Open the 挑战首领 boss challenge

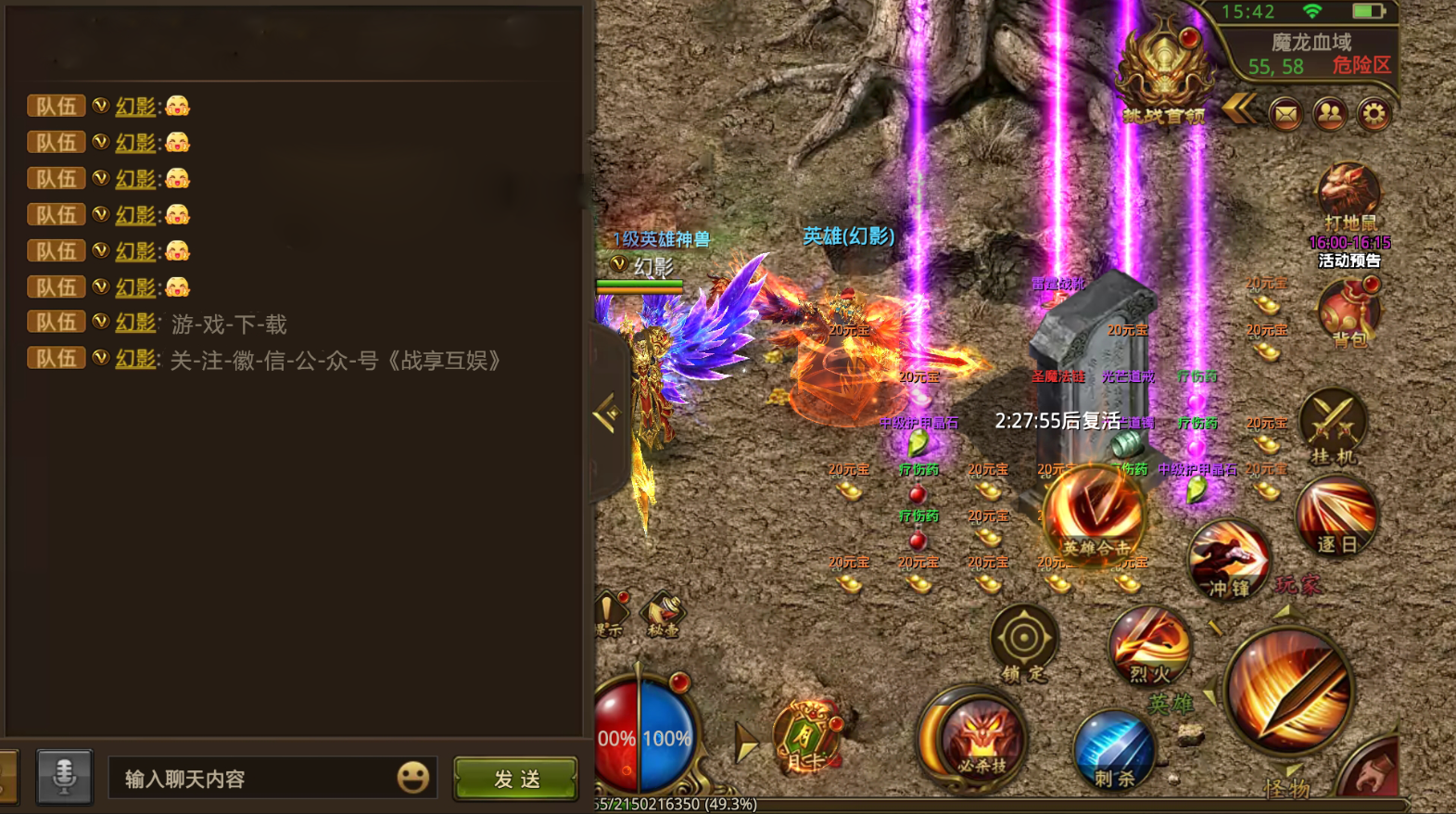(1164, 74)
